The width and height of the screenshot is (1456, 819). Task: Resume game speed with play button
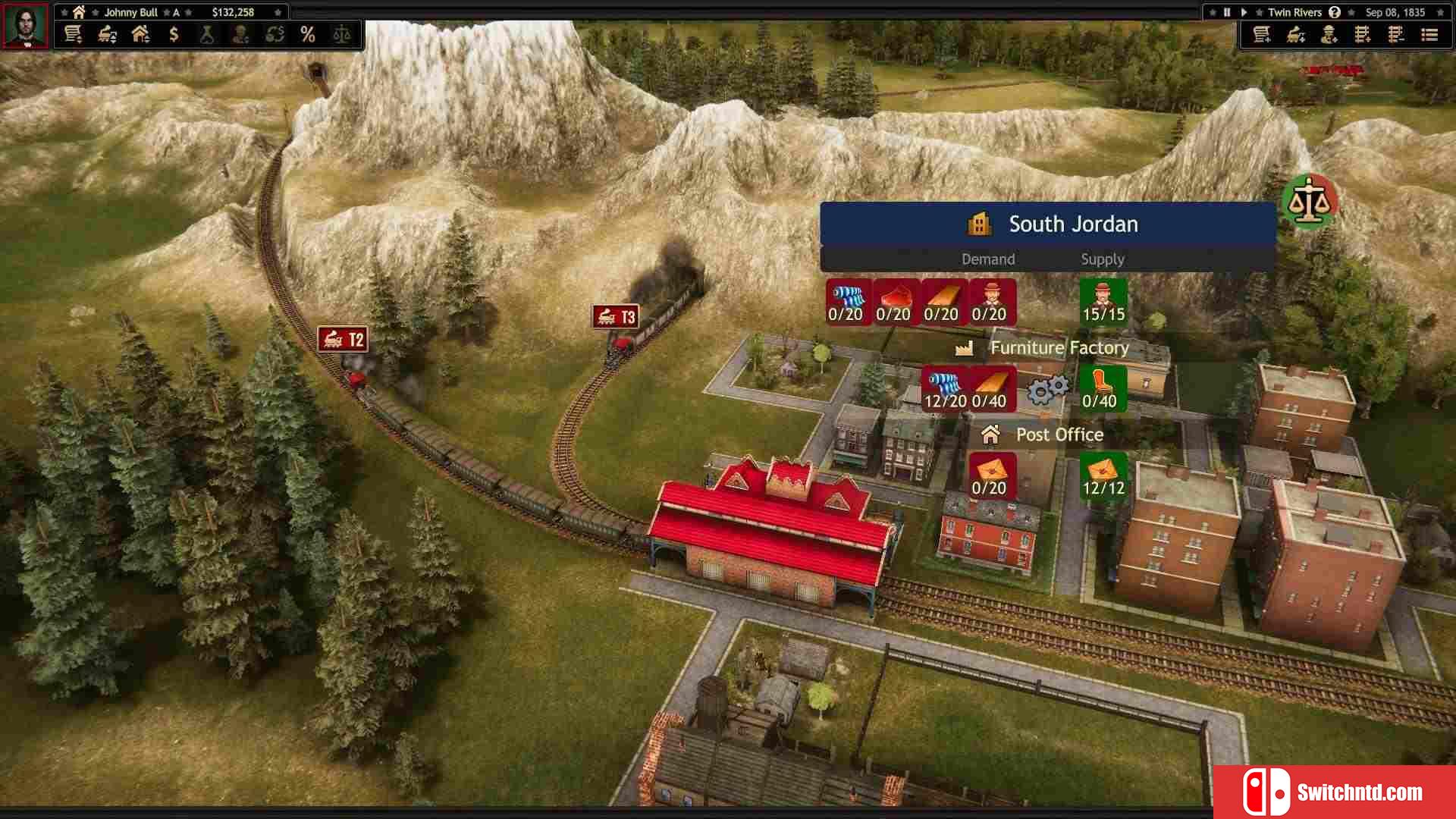tap(1244, 12)
